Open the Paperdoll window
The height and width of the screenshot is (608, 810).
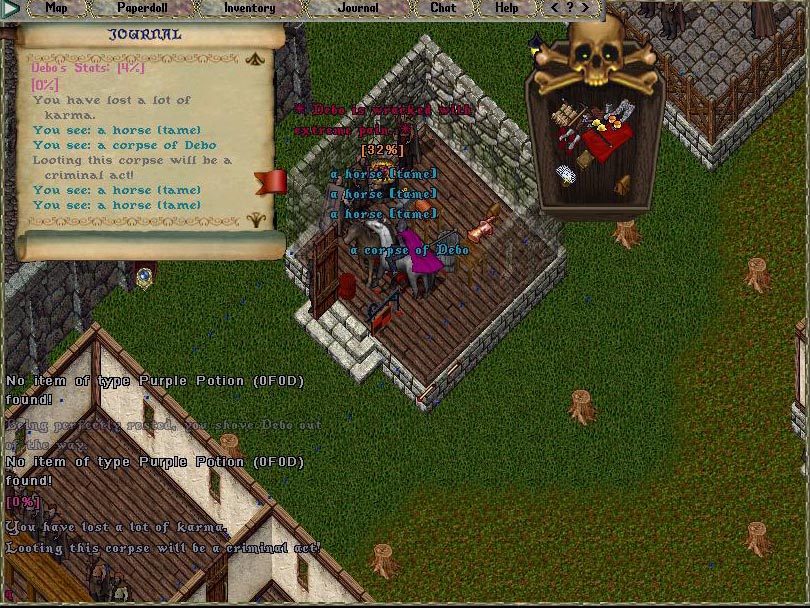click(140, 8)
